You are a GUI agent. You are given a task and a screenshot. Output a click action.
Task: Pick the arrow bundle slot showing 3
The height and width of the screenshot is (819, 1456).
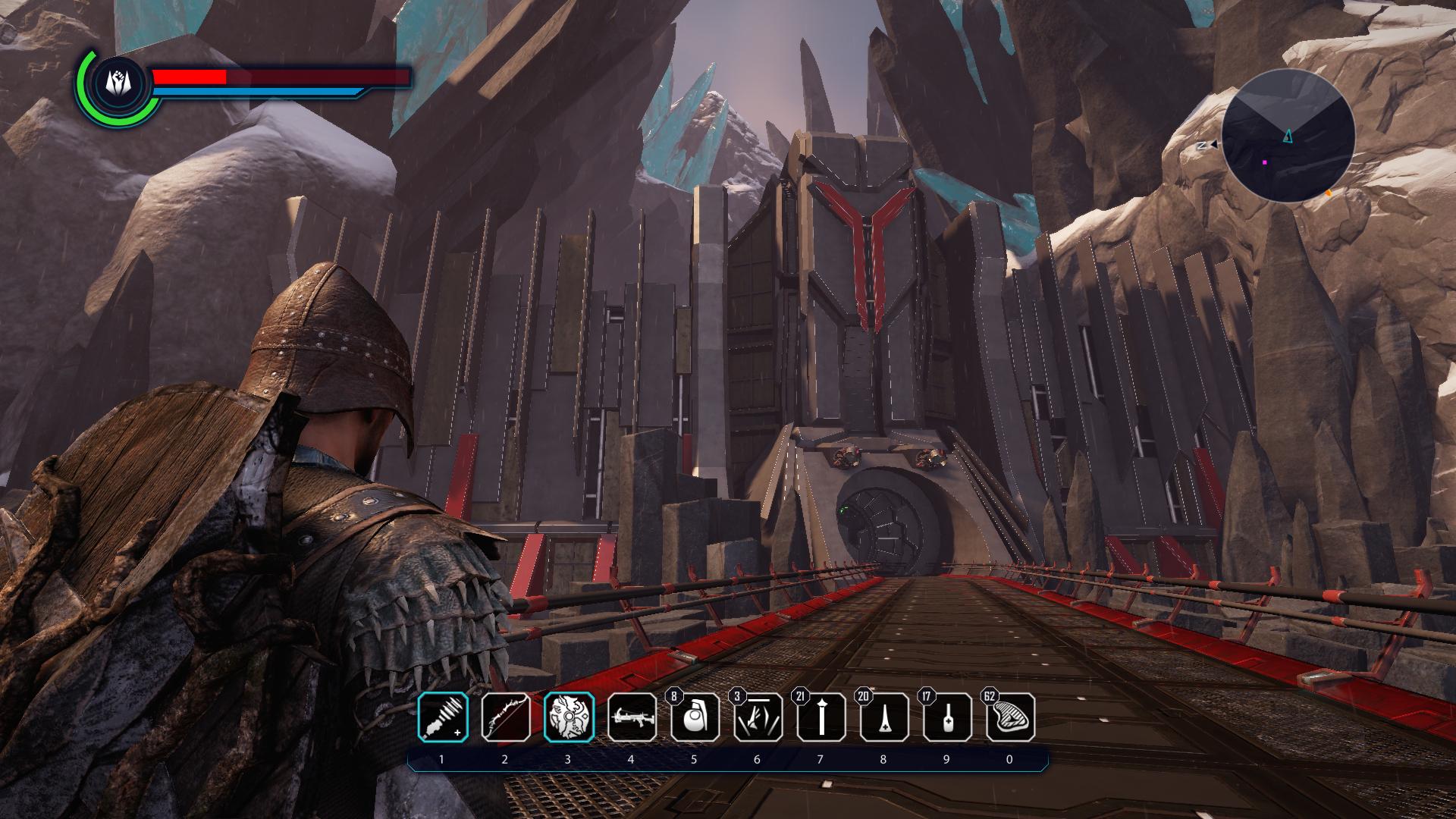point(758,717)
